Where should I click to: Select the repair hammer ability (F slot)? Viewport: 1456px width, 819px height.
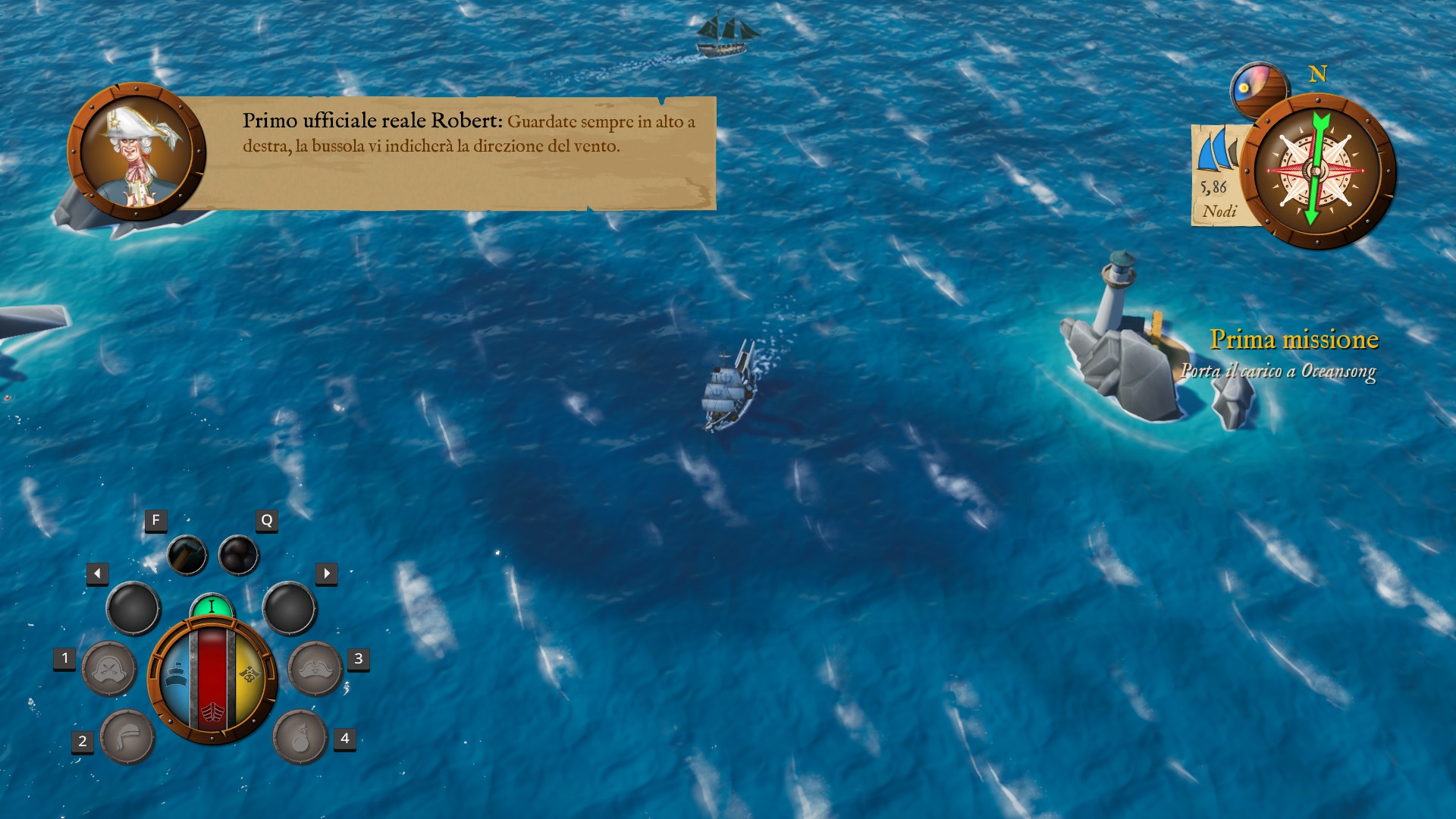click(188, 554)
